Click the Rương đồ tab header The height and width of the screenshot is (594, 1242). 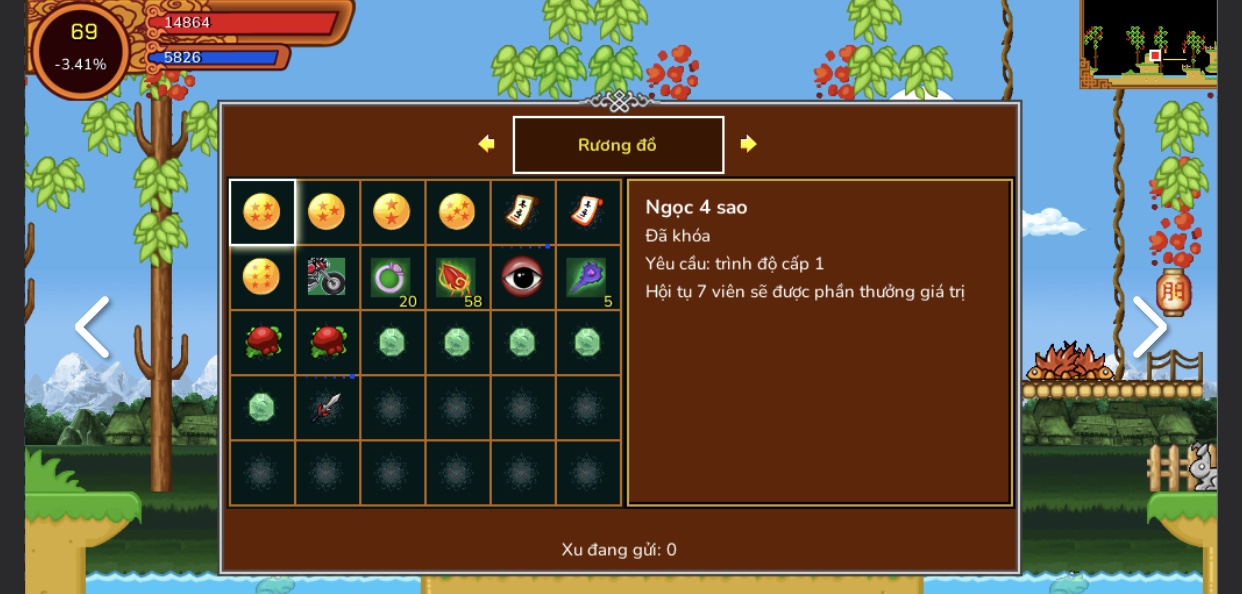click(618, 145)
